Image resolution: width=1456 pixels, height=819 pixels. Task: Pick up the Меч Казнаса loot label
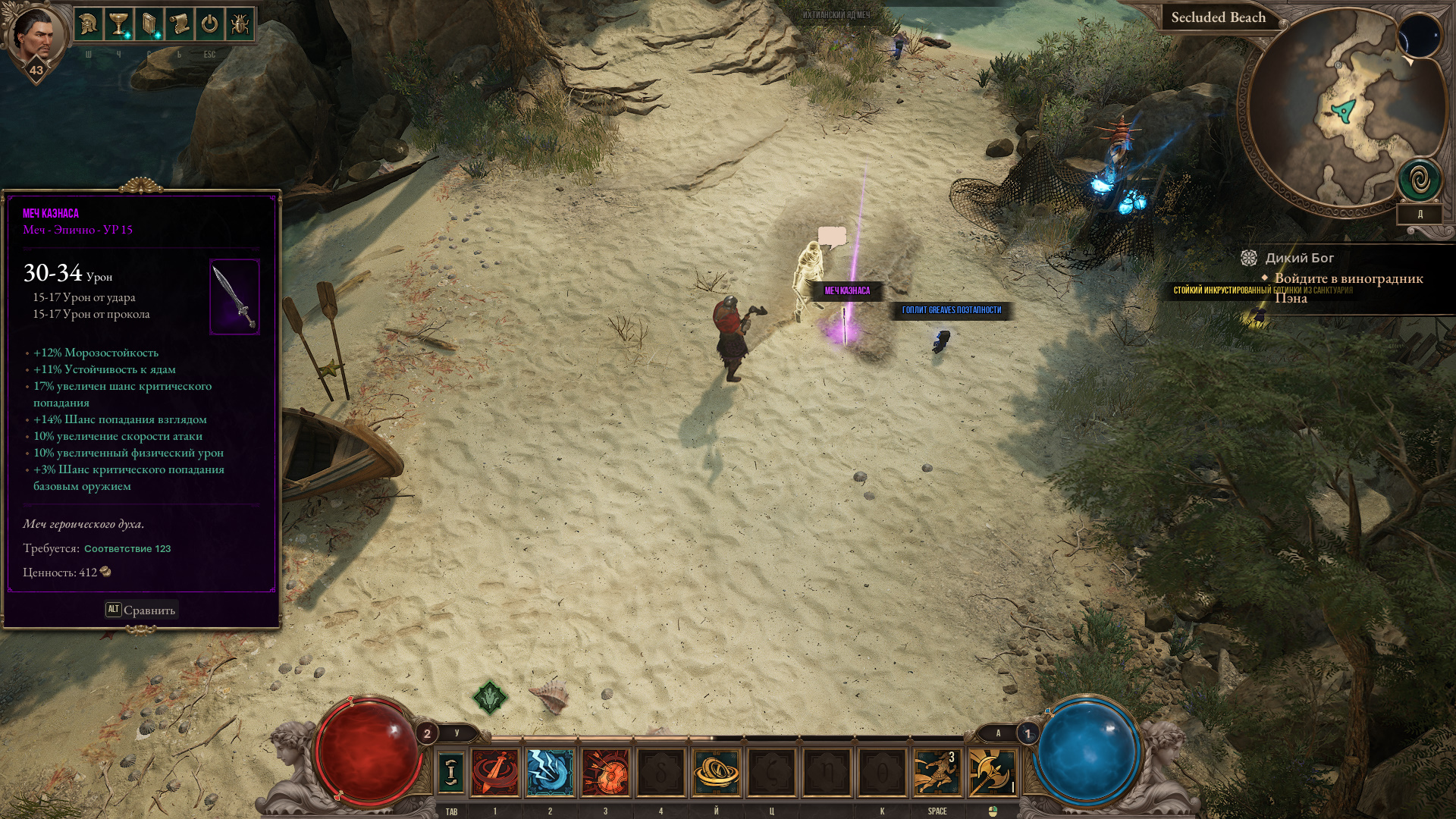(x=847, y=291)
